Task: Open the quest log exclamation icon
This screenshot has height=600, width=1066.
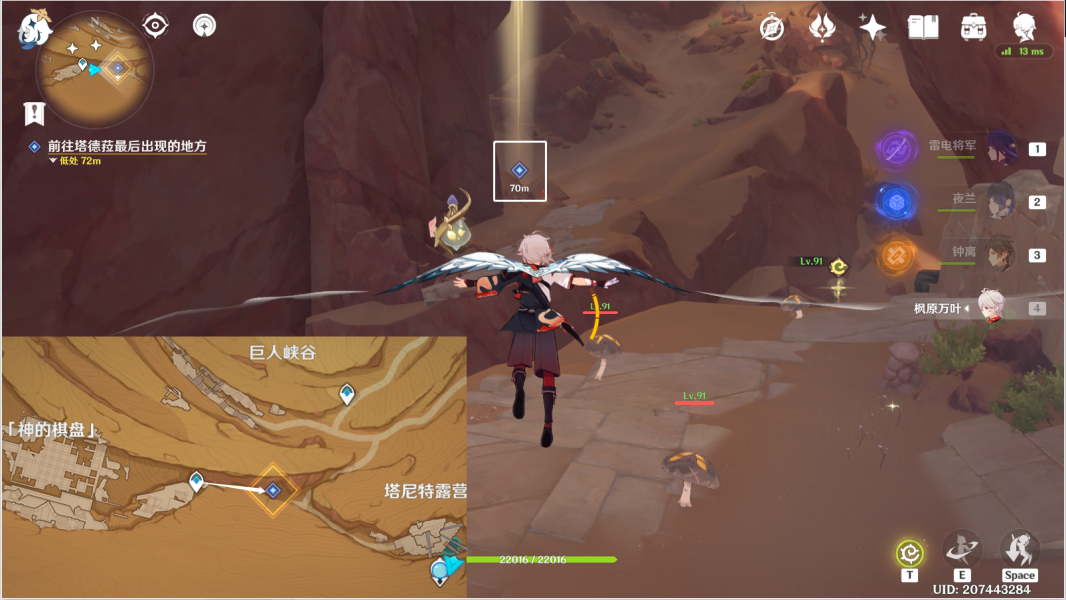Action: point(35,112)
